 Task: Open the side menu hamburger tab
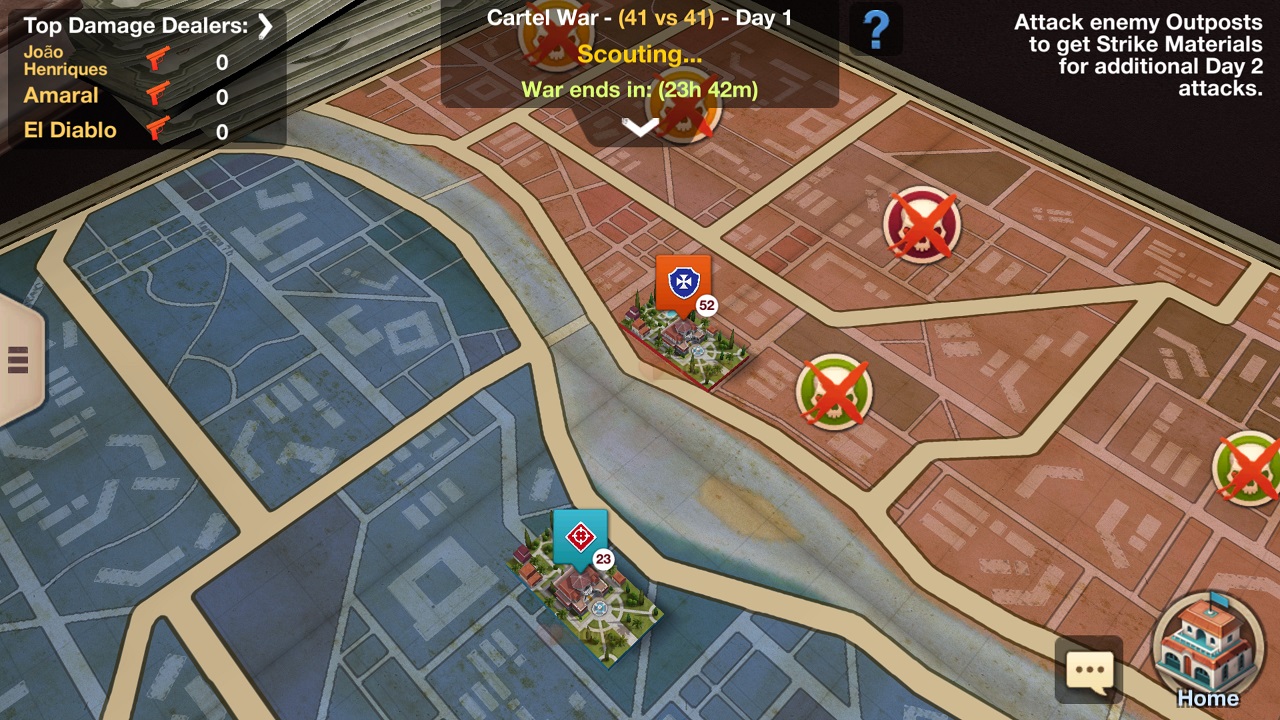18,360
